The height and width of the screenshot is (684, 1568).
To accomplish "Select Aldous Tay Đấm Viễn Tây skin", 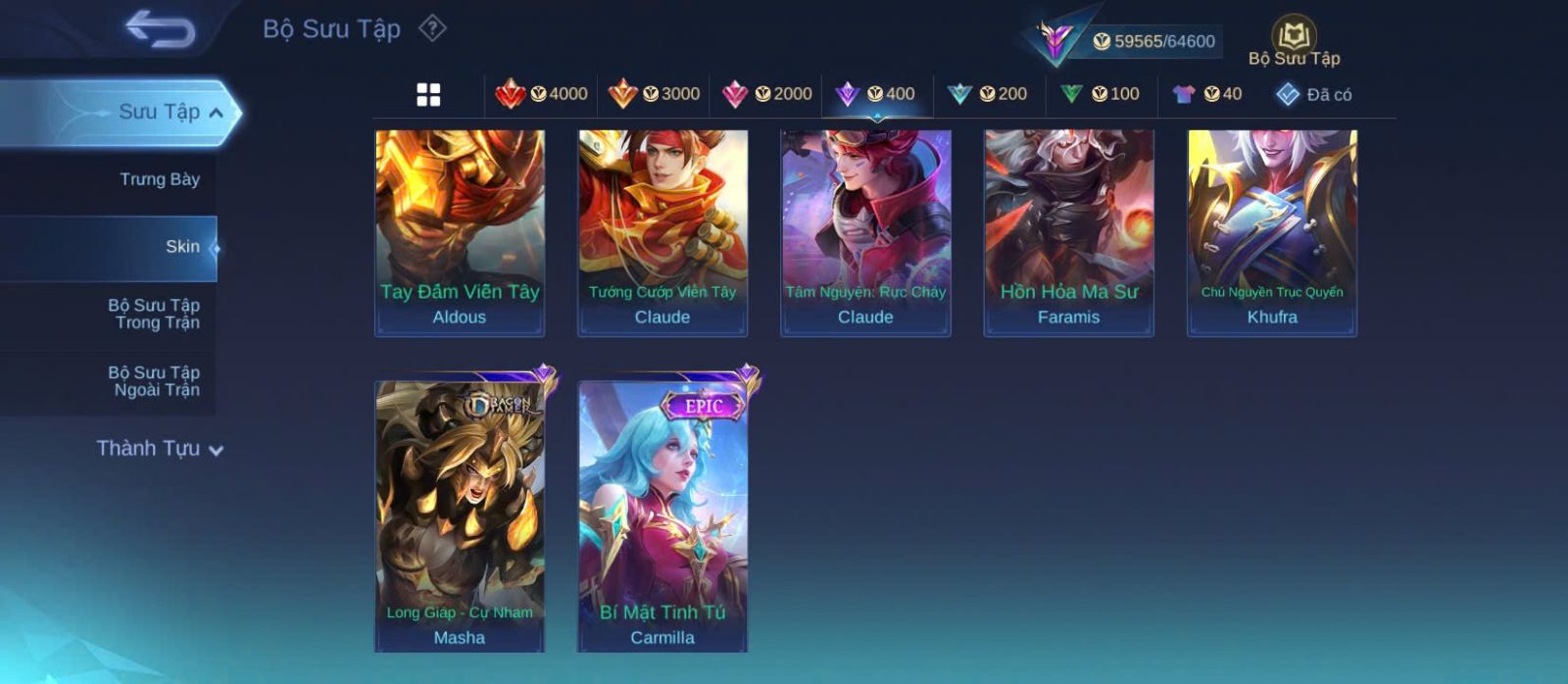I will click(x=460, y=232).
